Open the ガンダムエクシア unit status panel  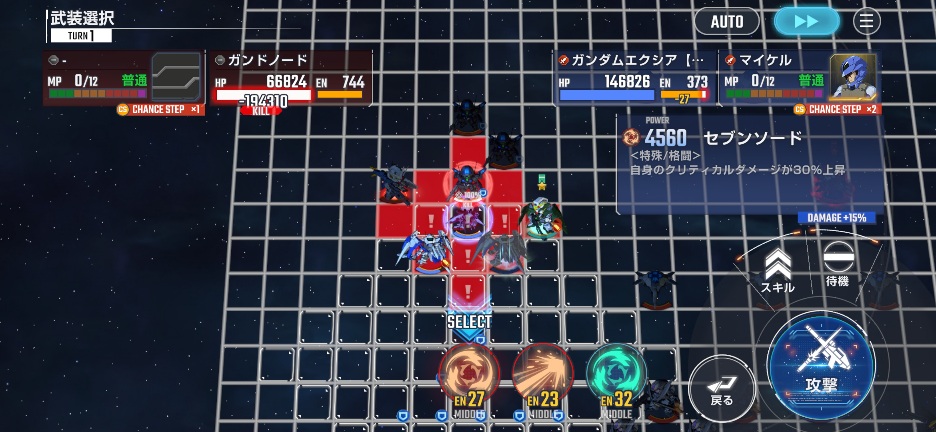[x=634, y=78]
